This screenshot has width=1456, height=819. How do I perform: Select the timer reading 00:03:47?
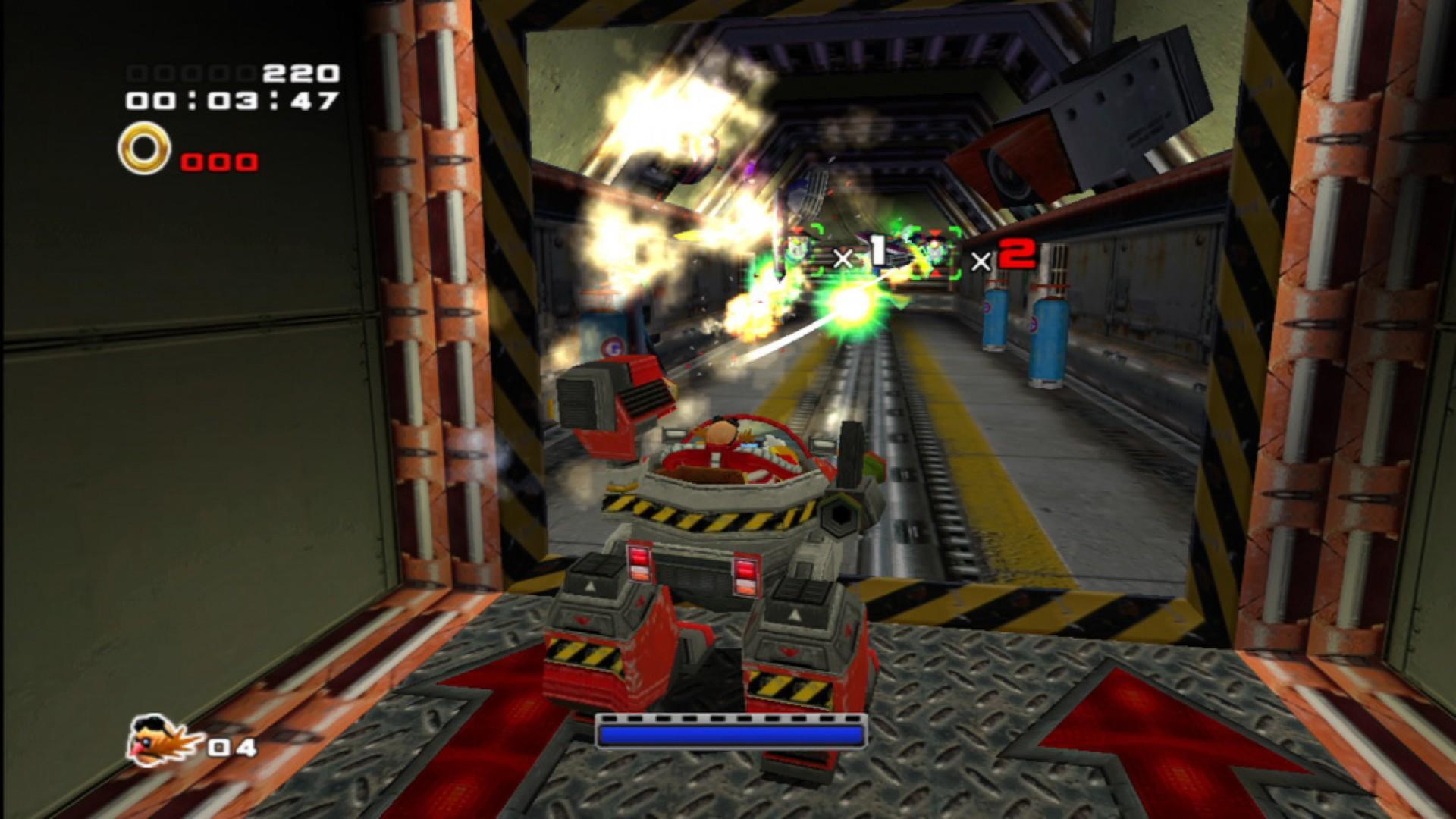click(231, 101)
